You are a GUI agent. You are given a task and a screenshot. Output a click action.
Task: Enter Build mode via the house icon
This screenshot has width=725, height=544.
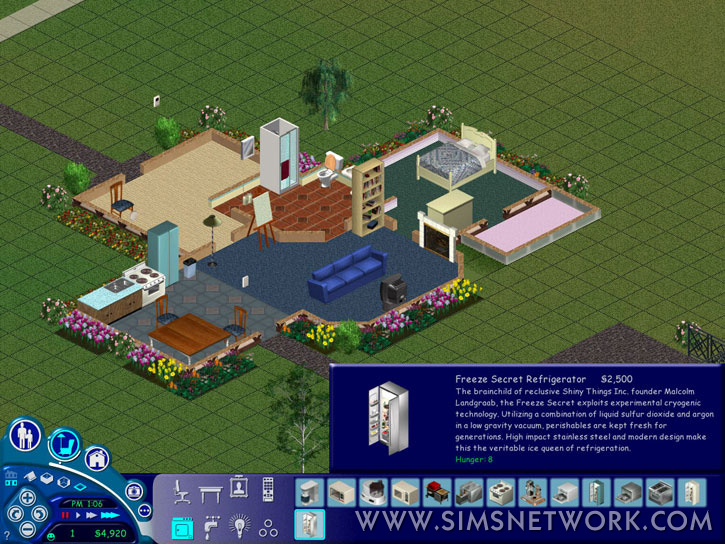(x=96, y=458)
